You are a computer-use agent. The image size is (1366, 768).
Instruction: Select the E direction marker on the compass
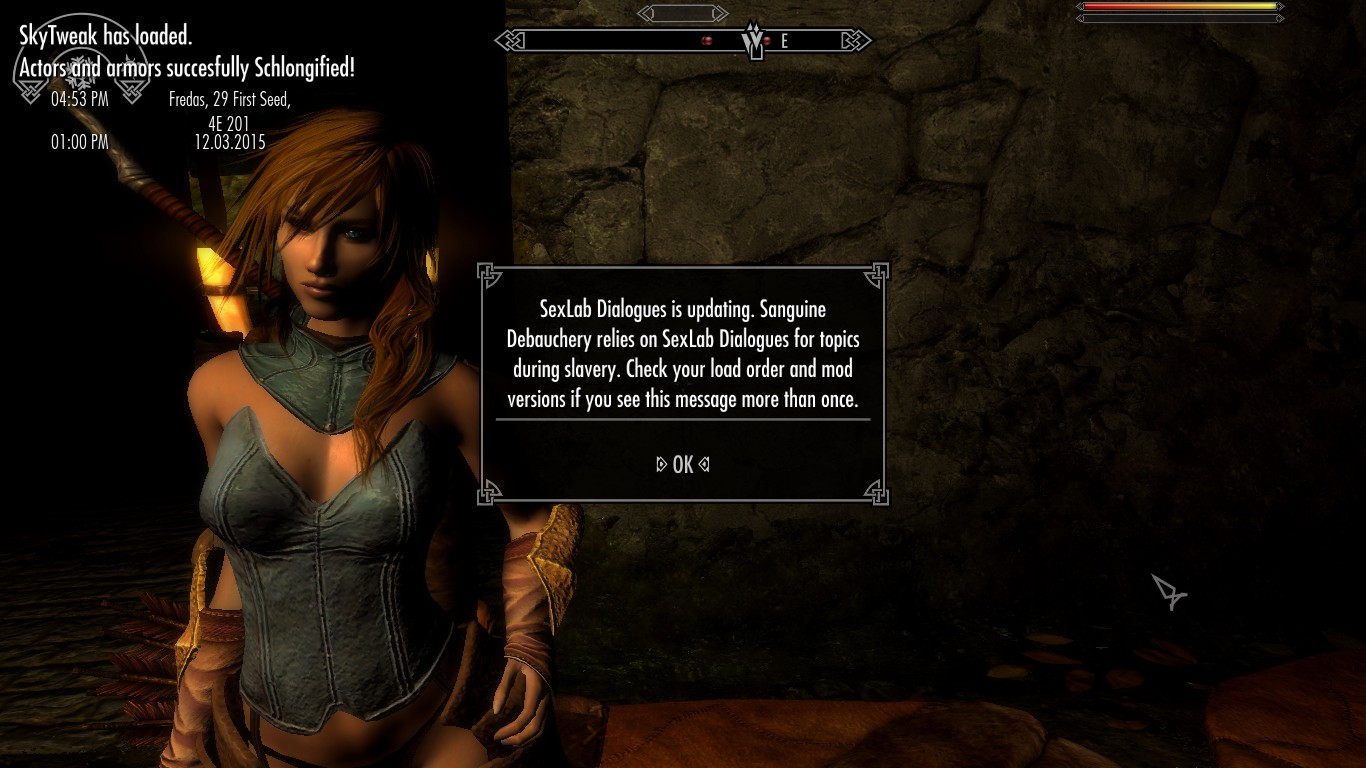coord(785,41)
